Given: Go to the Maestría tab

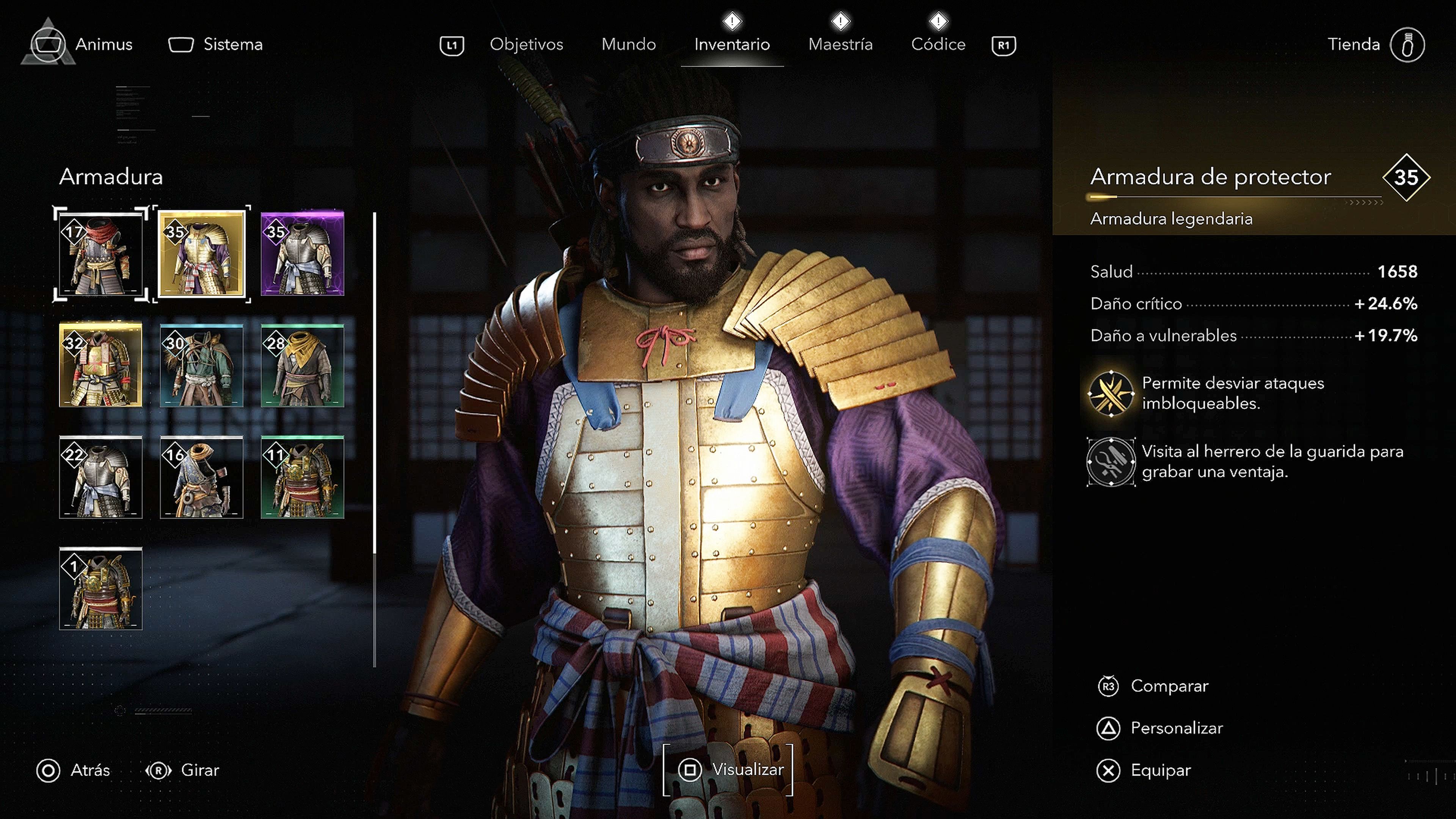Looking at the screenshot, I should coord(841,44).
